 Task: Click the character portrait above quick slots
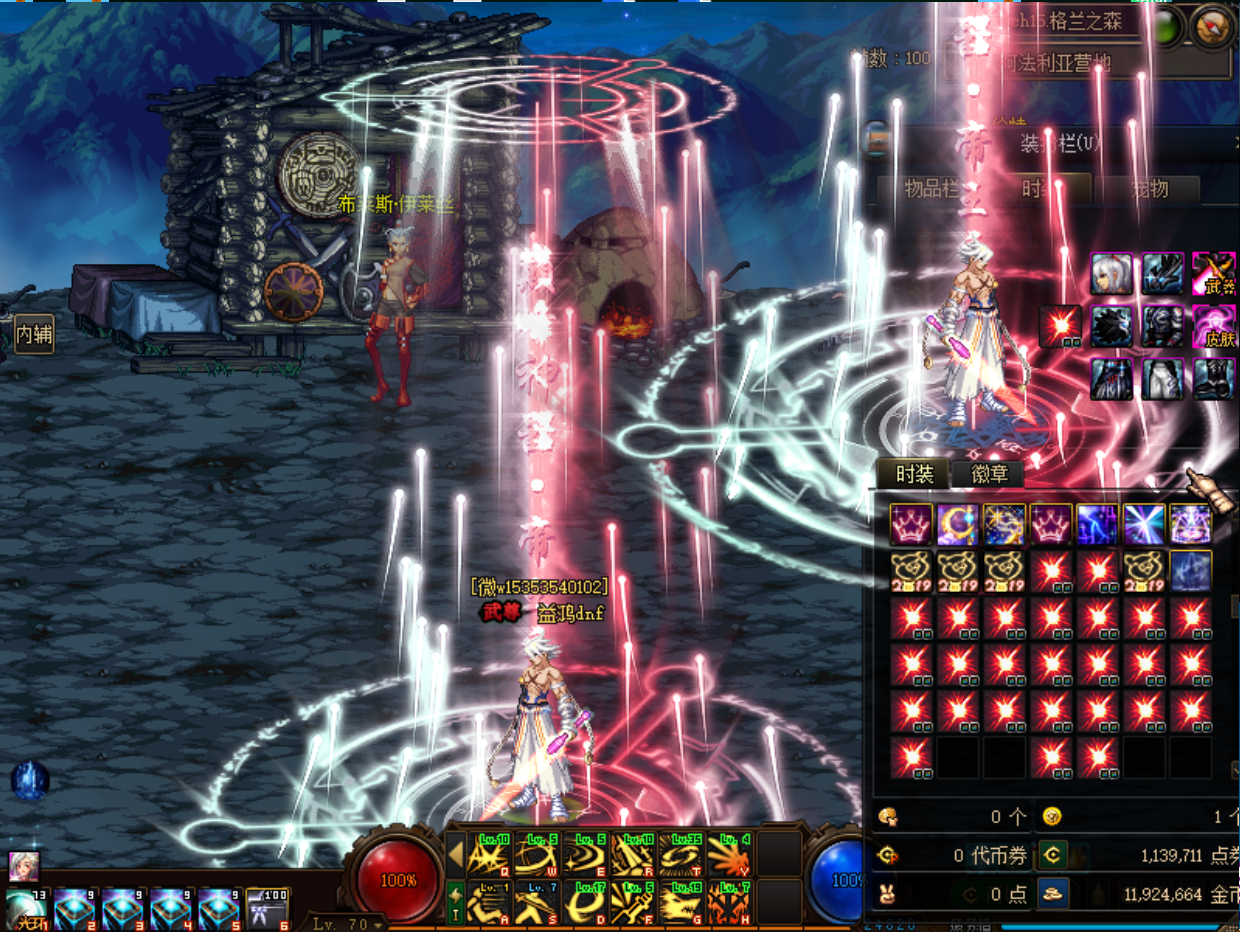coord(24,866)
